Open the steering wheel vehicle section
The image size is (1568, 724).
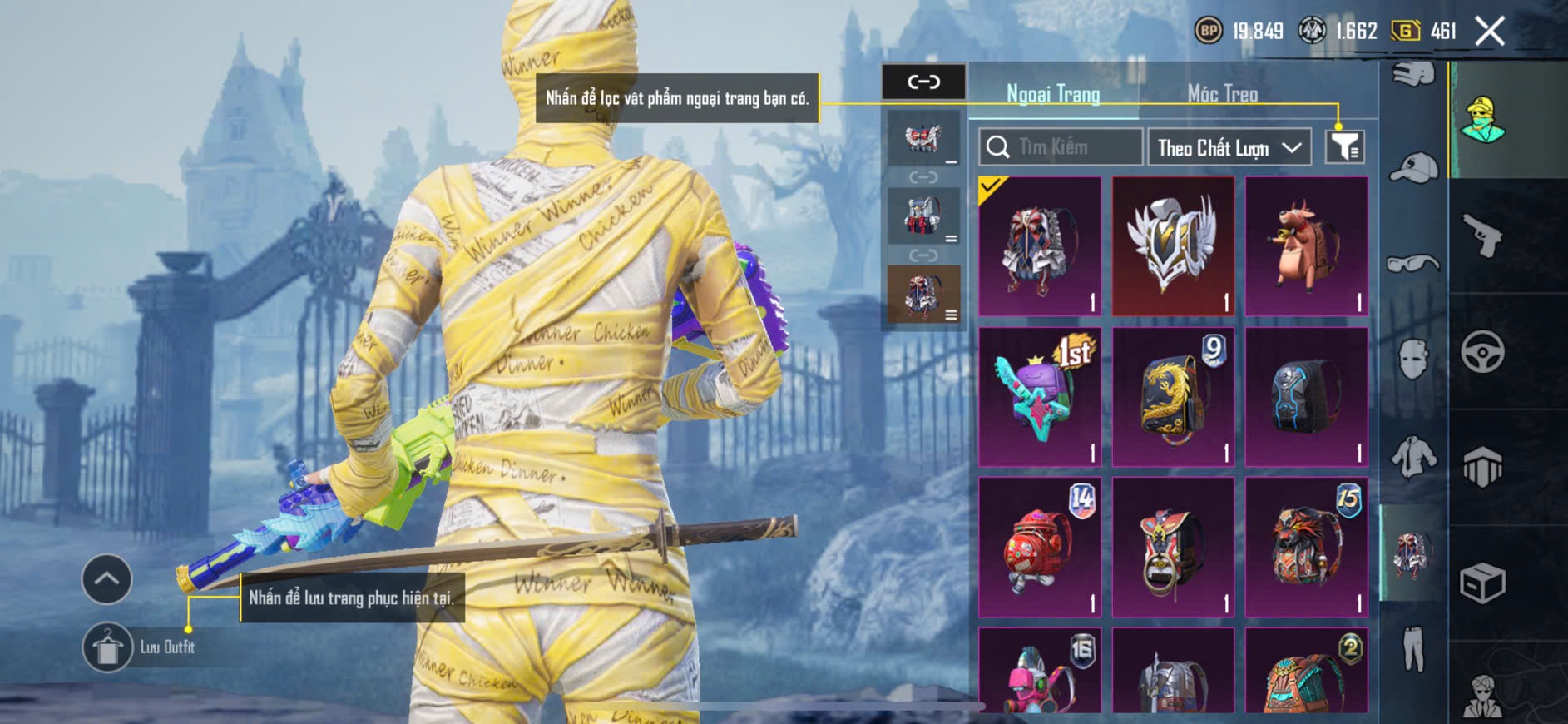tap(1482, 351)
